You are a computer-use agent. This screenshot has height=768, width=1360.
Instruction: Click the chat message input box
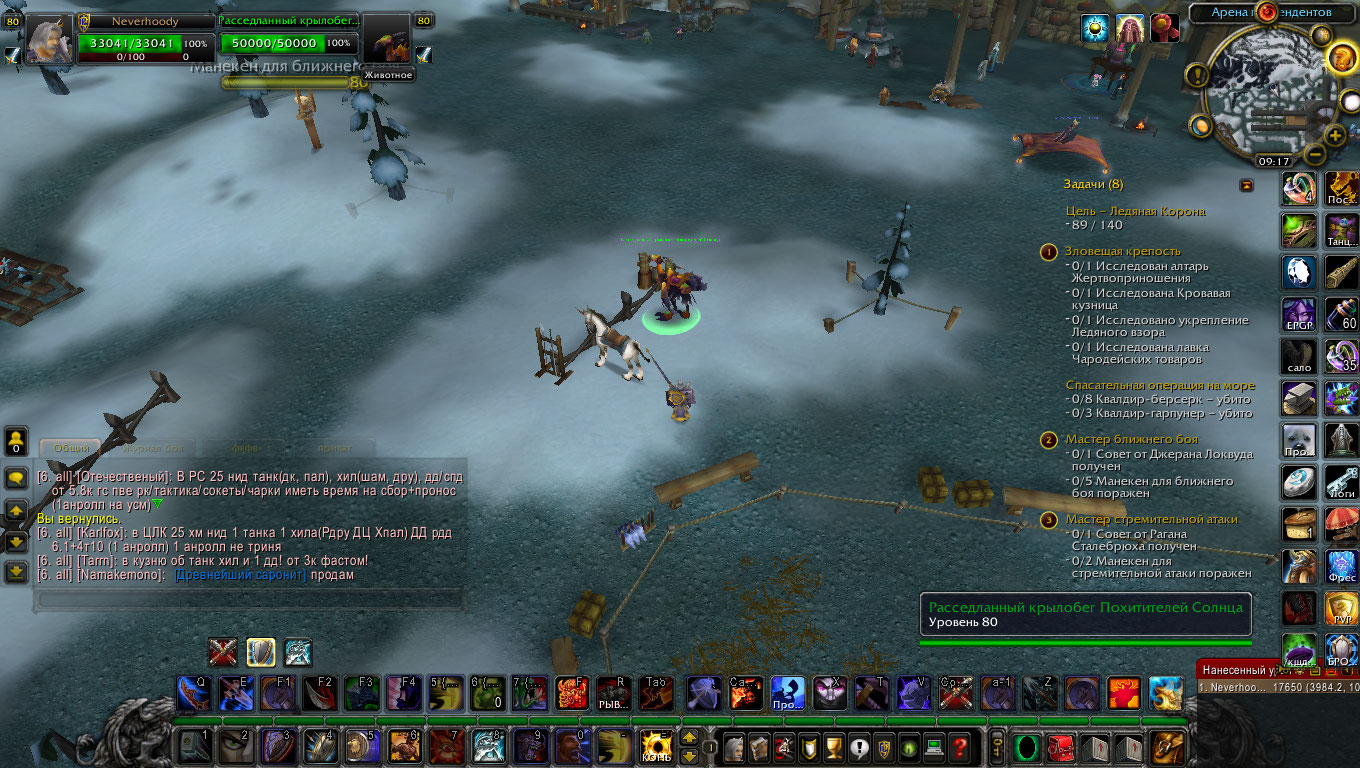point(250,600)
